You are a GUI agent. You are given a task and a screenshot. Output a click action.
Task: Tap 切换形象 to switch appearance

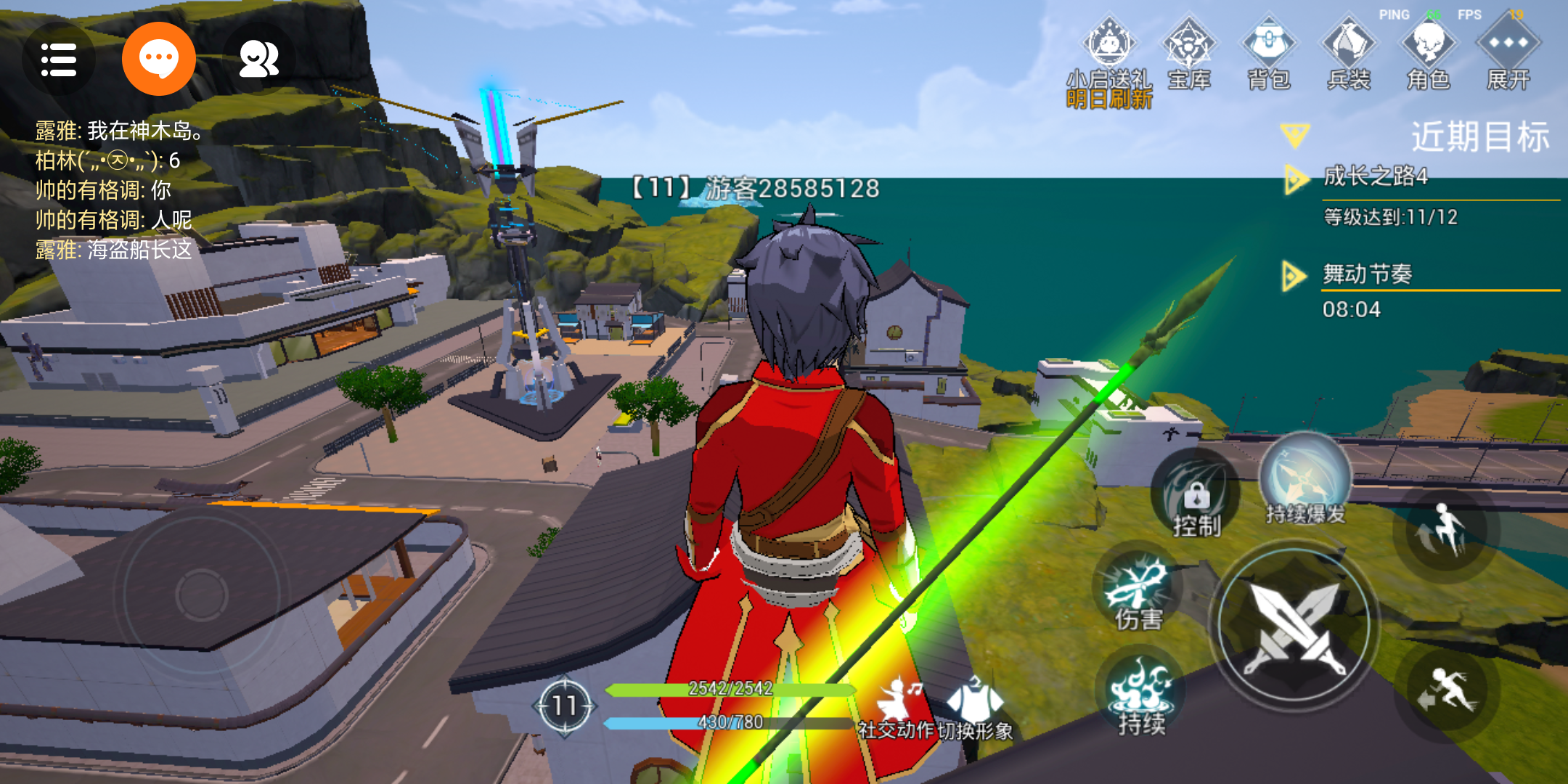pyautogui.click(x=975, y=708)
